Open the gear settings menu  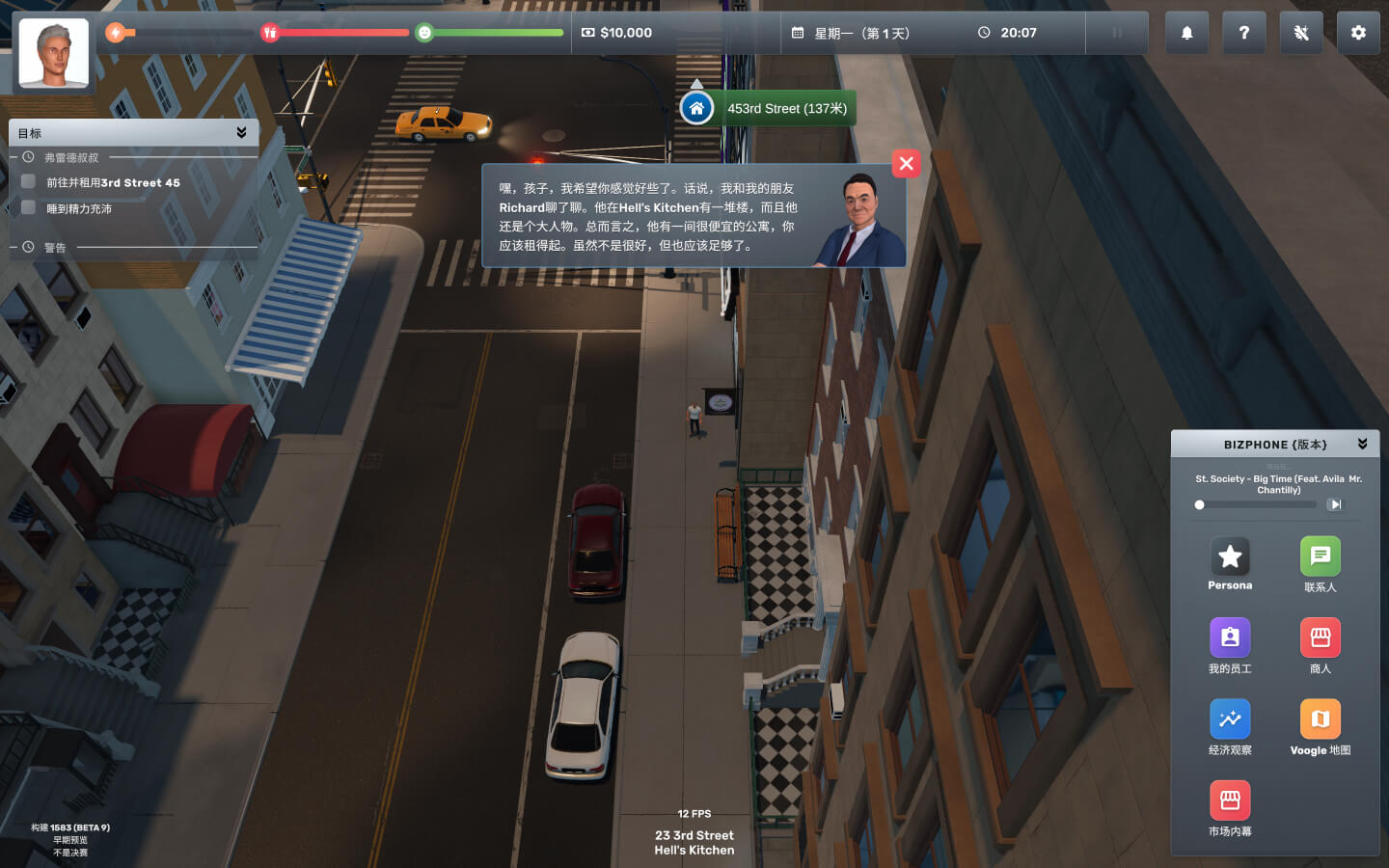click(x=1358, y=33)
